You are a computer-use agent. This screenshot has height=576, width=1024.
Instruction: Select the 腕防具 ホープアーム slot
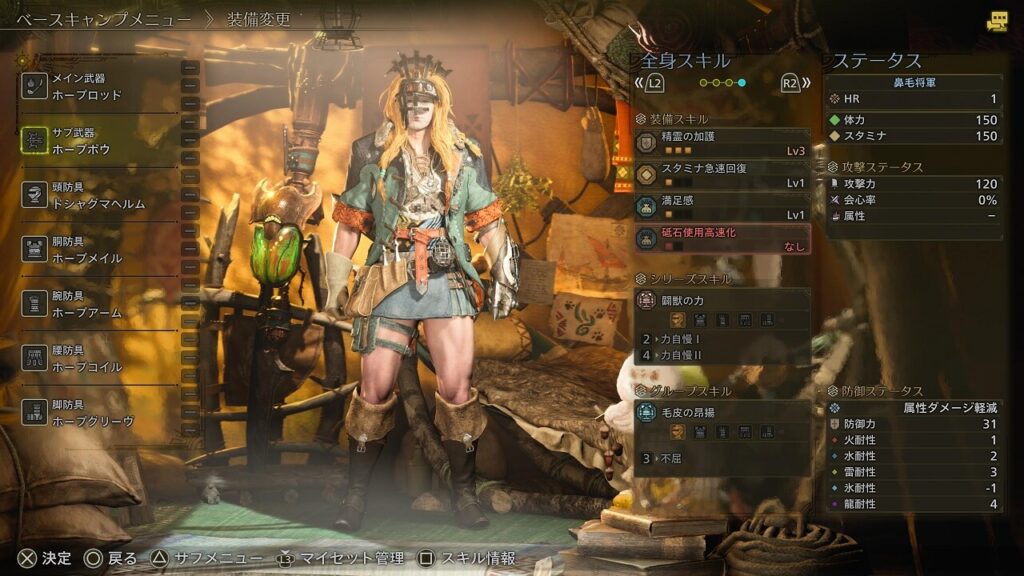coord(100,304)
